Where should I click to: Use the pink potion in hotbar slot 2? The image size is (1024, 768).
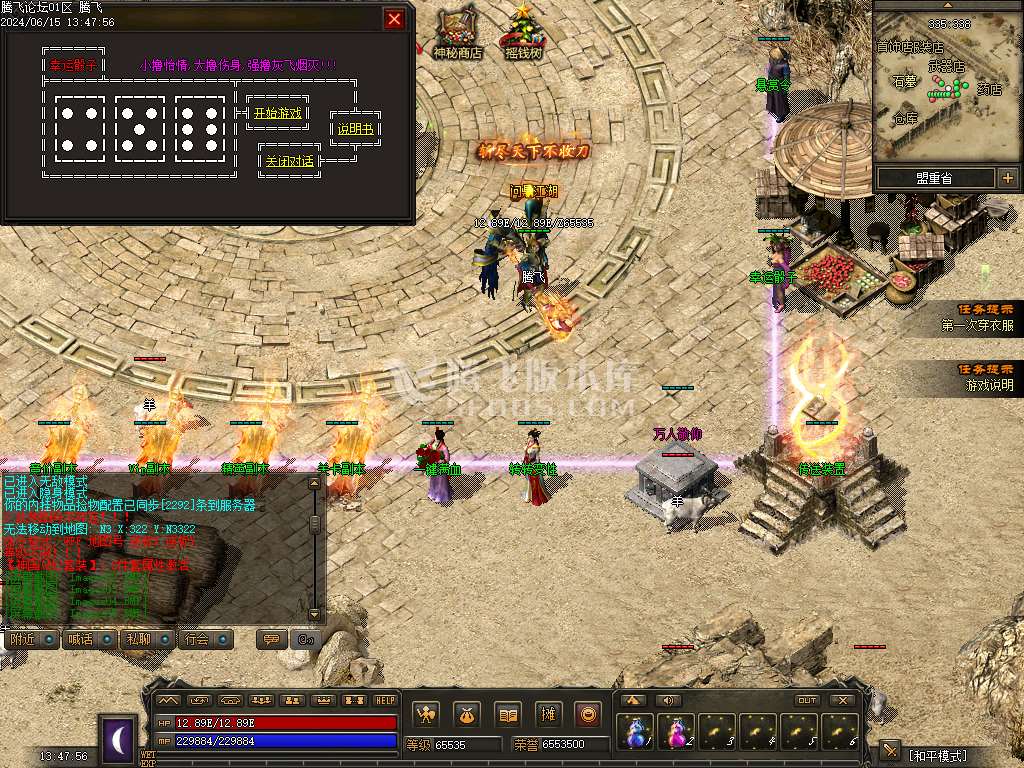click(x=676, y=732)
